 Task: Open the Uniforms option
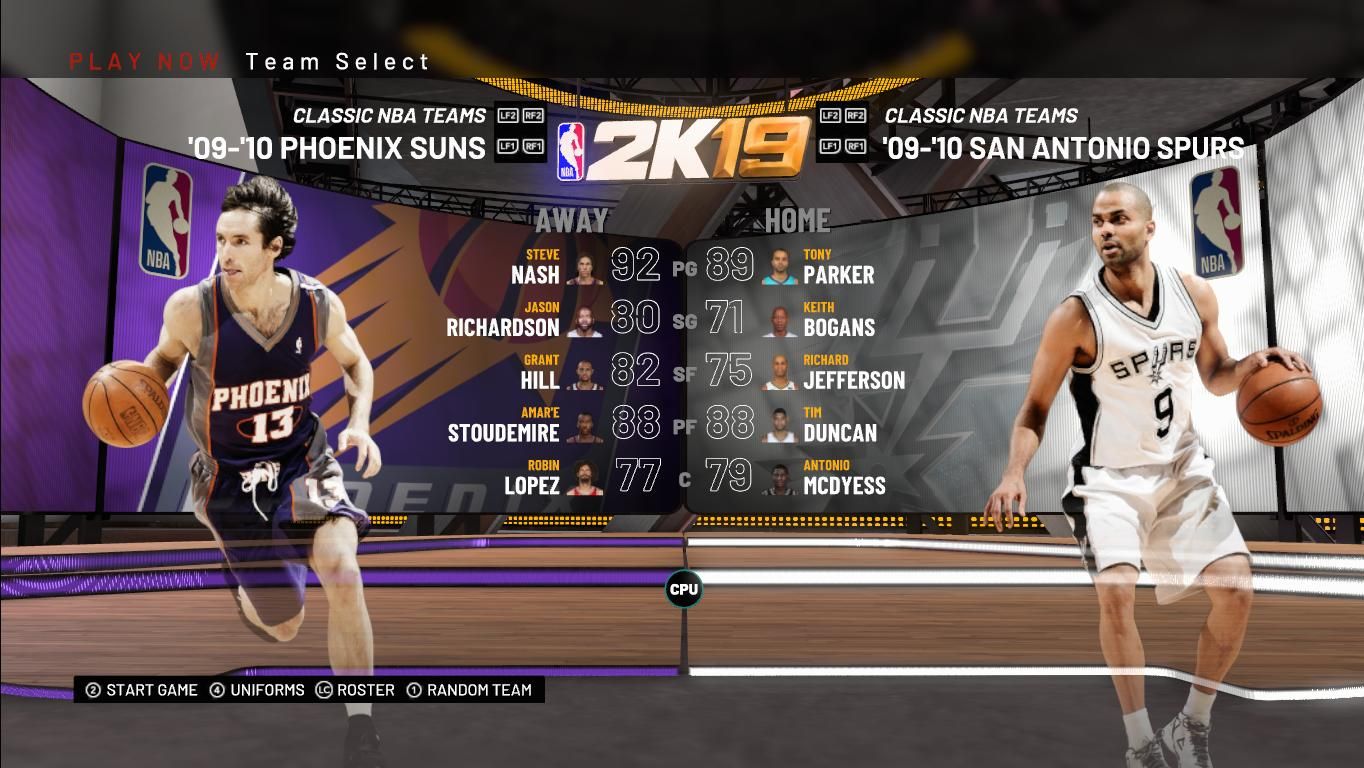coord(257,690)
